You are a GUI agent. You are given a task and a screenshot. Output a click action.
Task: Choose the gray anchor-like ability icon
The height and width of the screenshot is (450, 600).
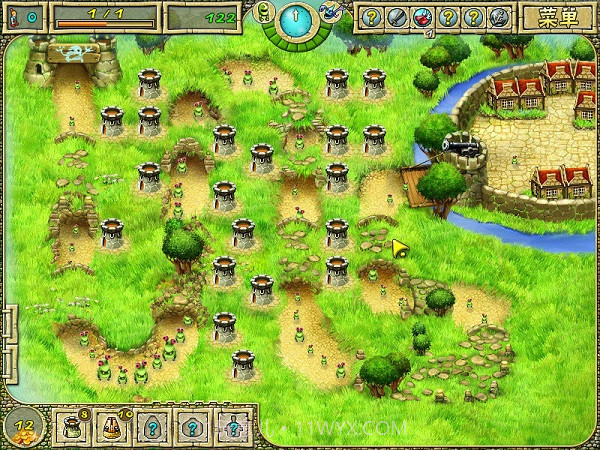click(x=497, y=17)
